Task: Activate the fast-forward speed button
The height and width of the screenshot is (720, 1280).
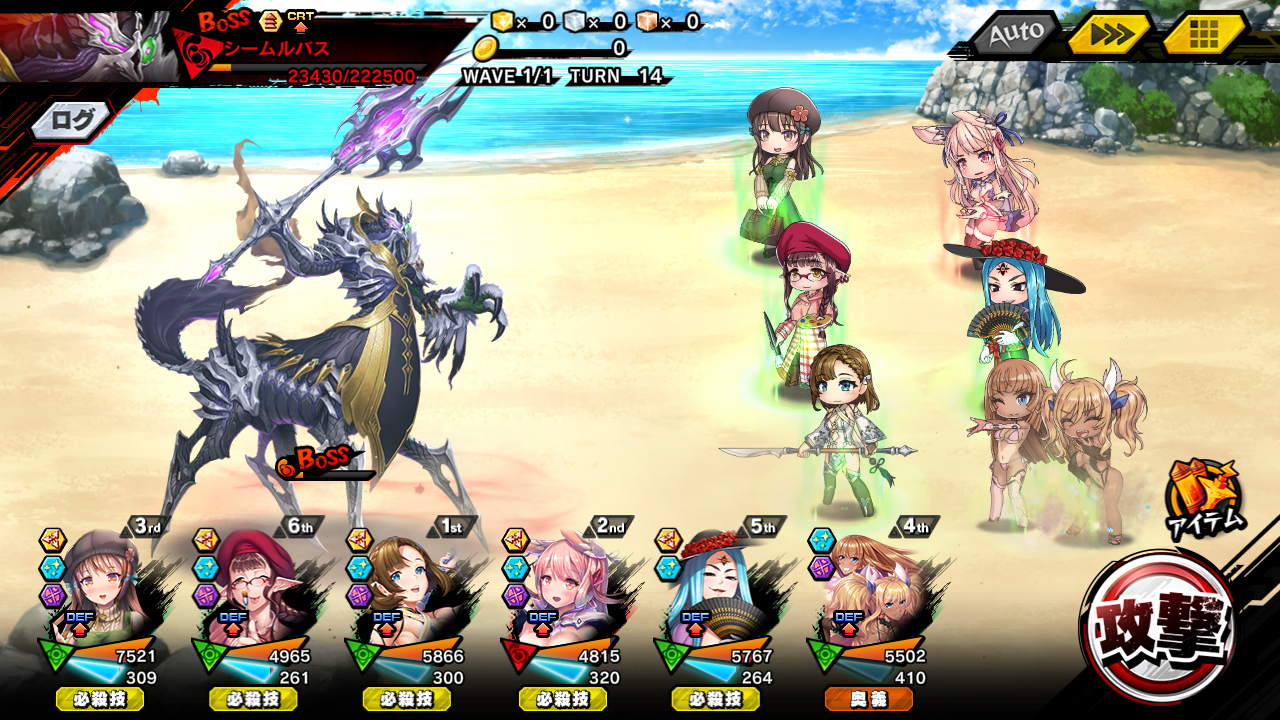Action: pos(1110,34)
